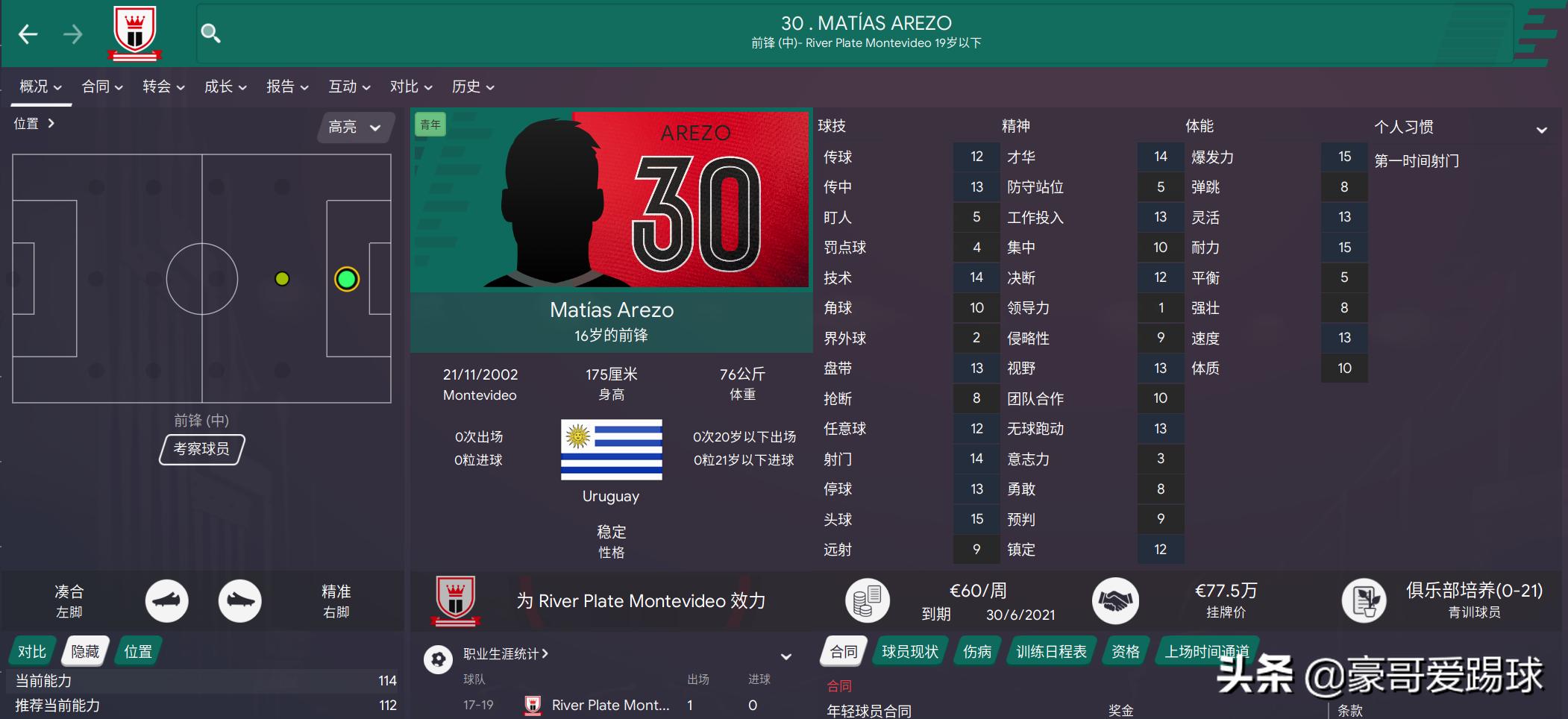Click the 训练日程表 button

pyautogui.click(x=1050, y=650)
